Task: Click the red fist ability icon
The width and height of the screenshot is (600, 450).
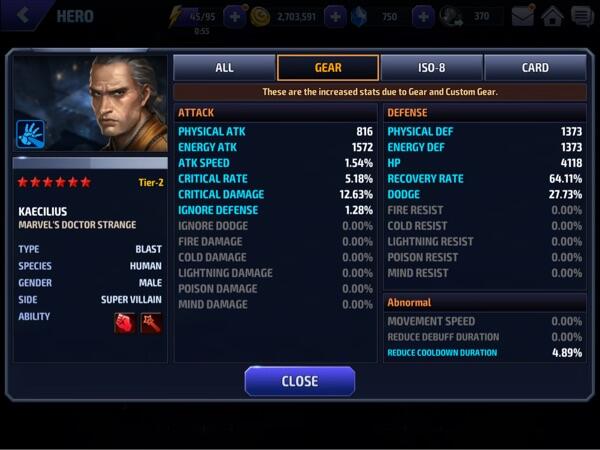Action: pyautogui.click(x=125, y=323)
